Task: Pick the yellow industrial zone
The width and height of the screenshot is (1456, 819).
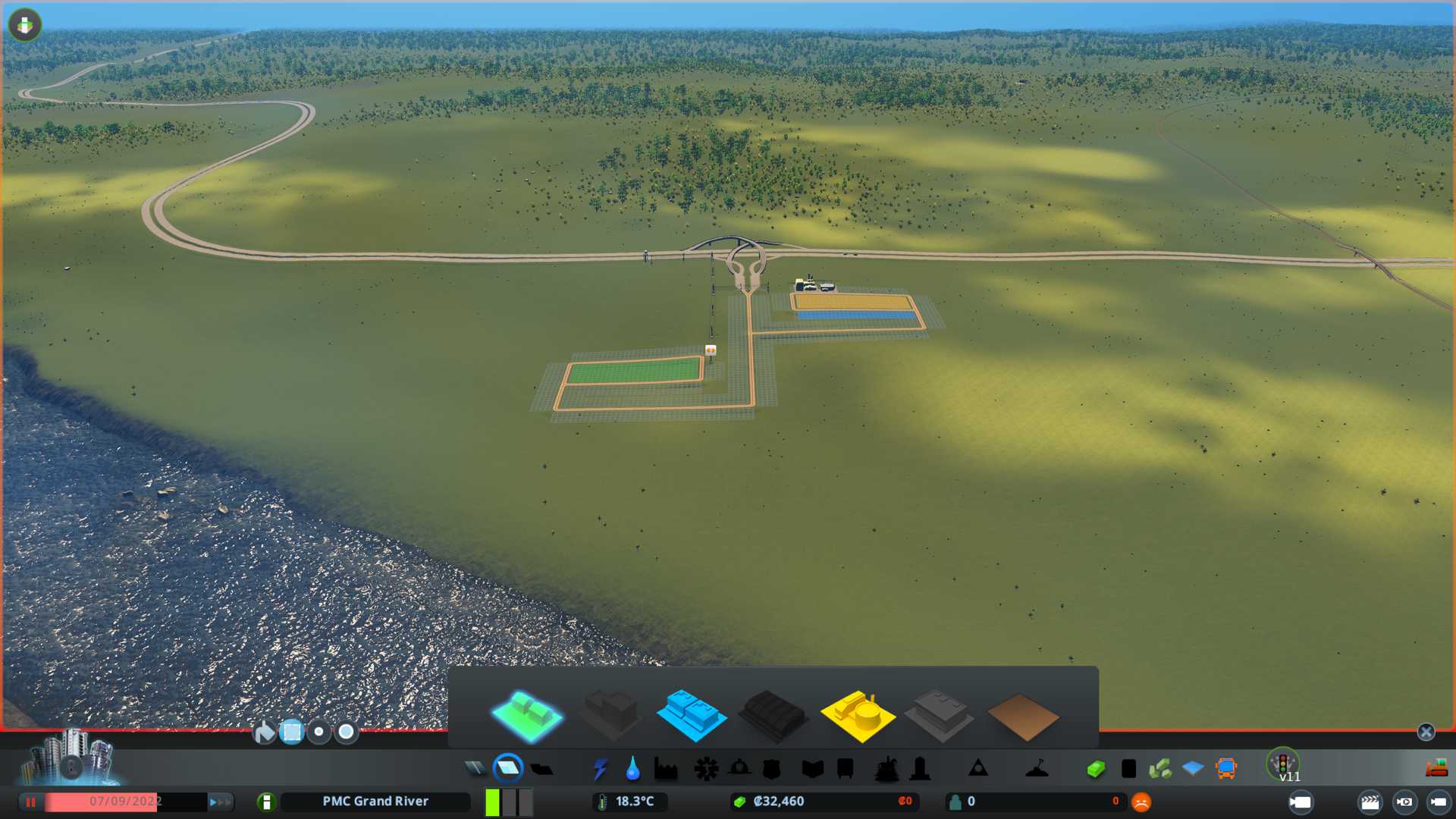Action: click(858, 714)
